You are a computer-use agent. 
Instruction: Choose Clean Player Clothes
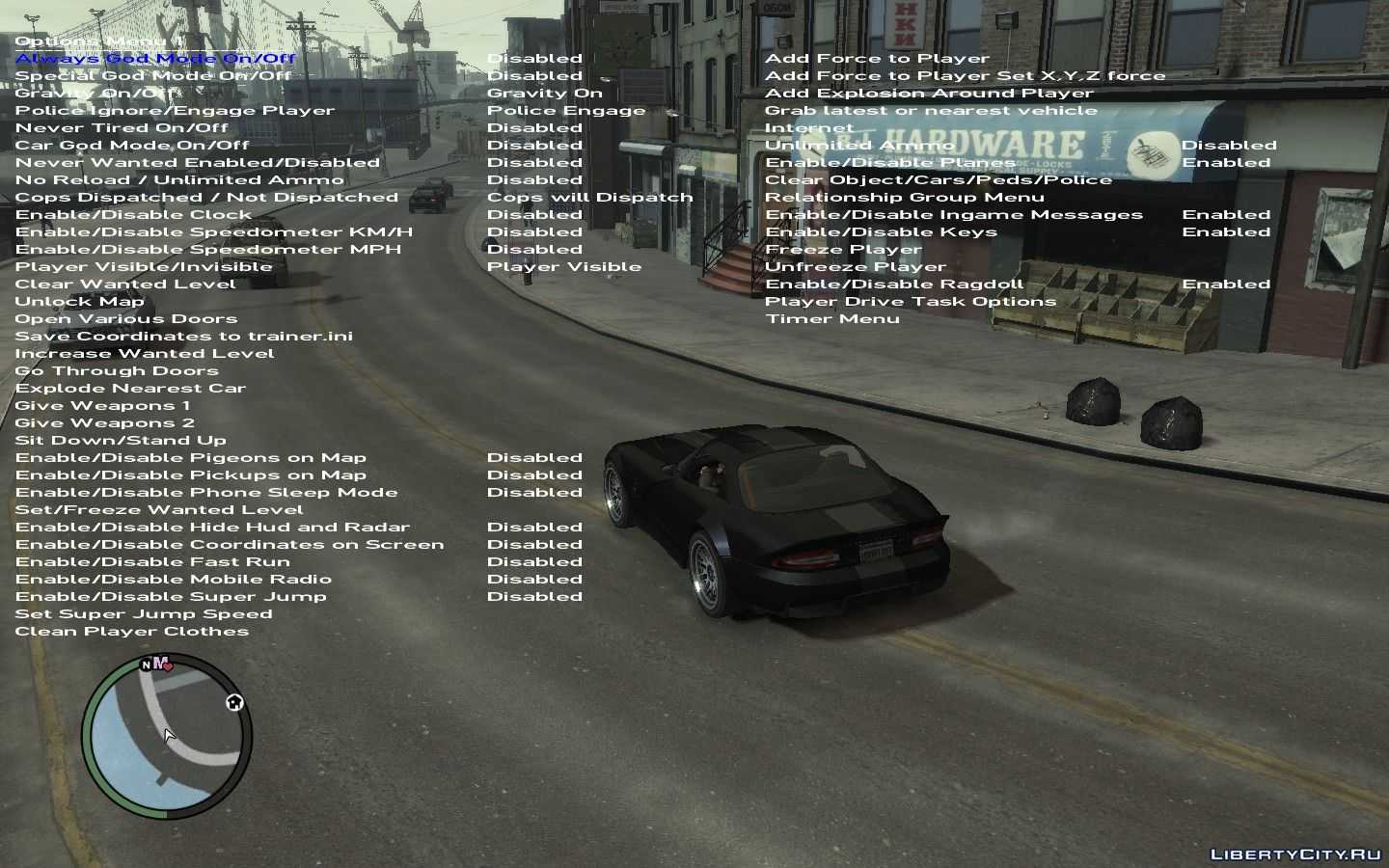point(132,632)
